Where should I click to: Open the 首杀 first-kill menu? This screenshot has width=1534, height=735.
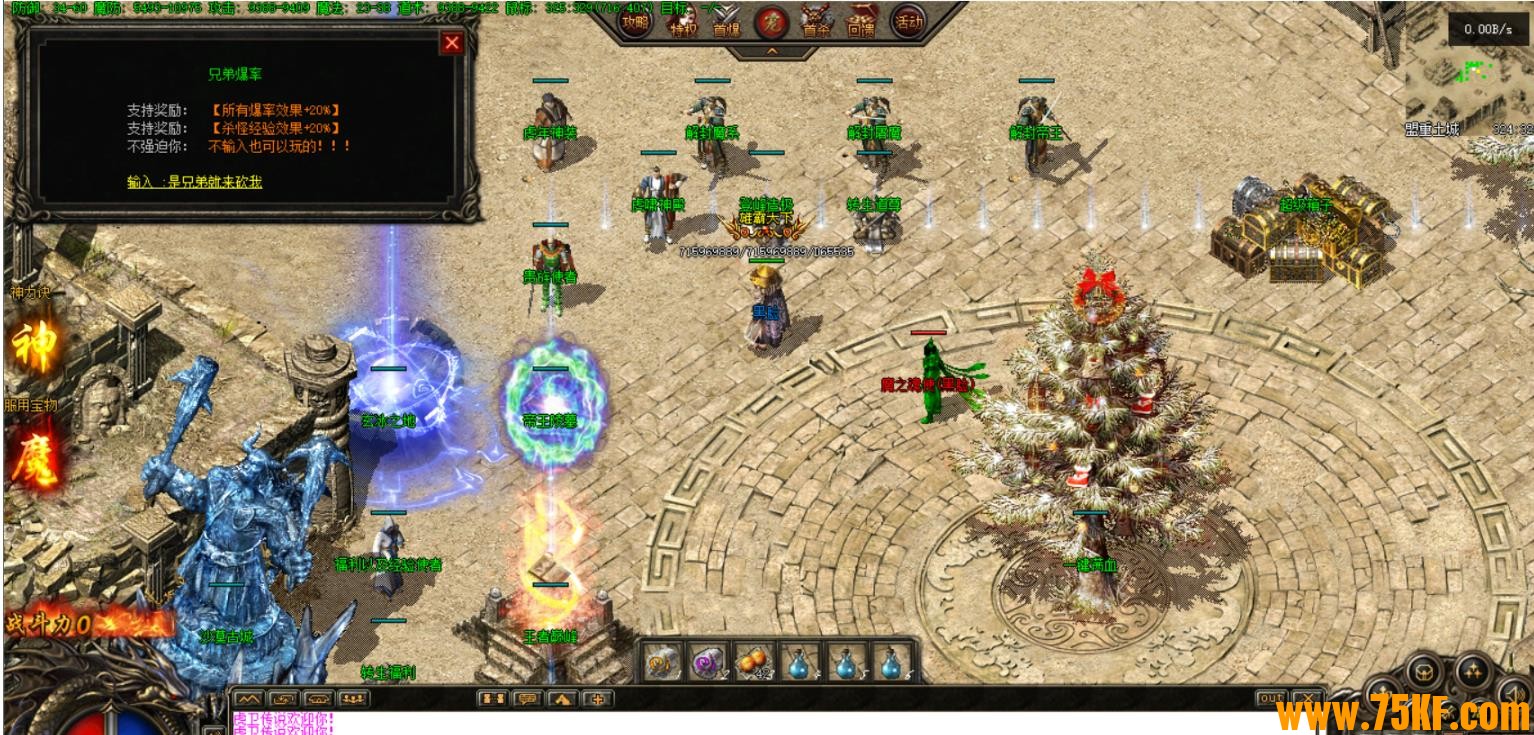pyautogui.click(x=816, y=22)
